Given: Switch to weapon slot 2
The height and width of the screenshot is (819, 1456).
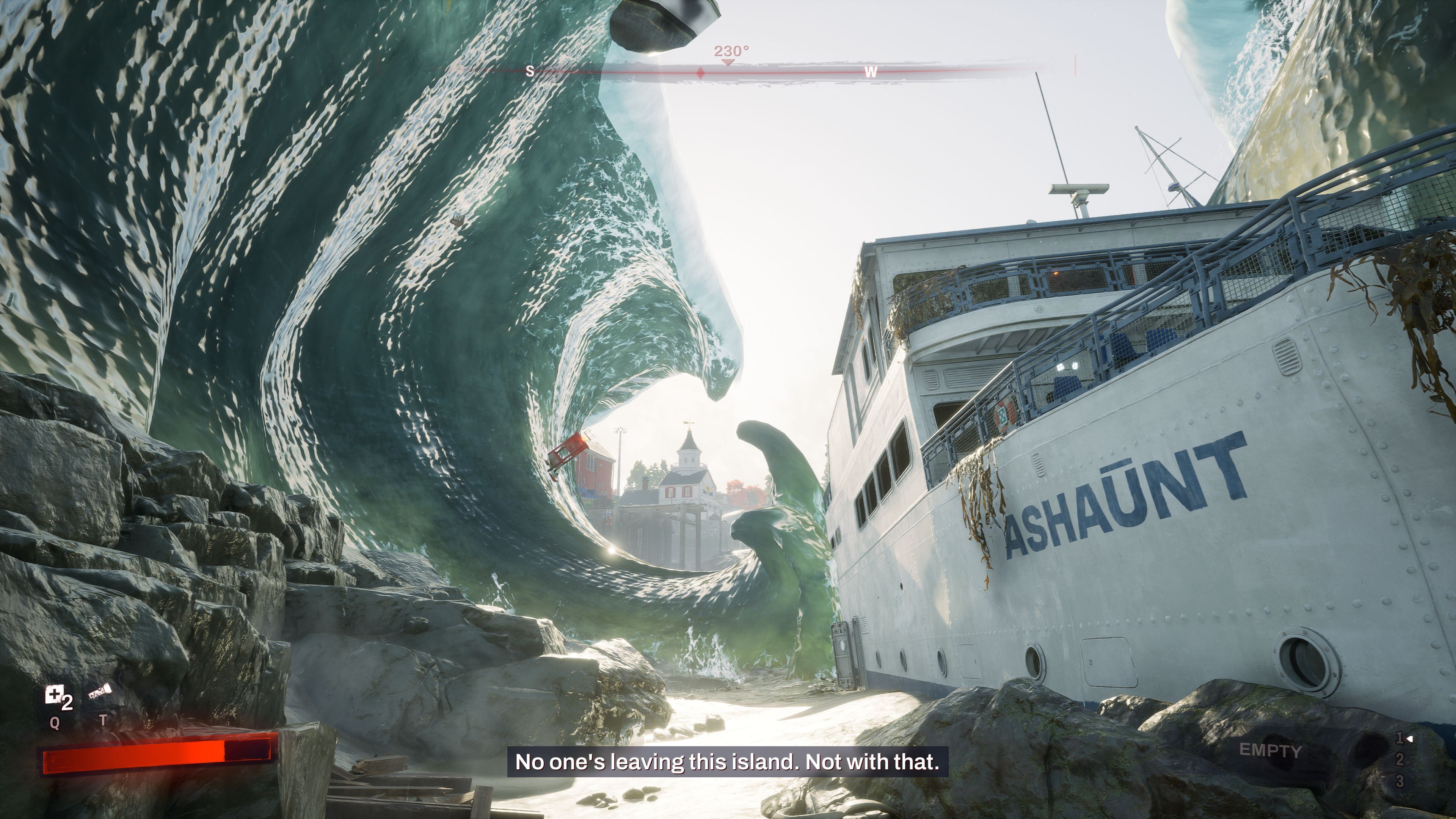Looking at the screenshot, I should point(1400,759).
